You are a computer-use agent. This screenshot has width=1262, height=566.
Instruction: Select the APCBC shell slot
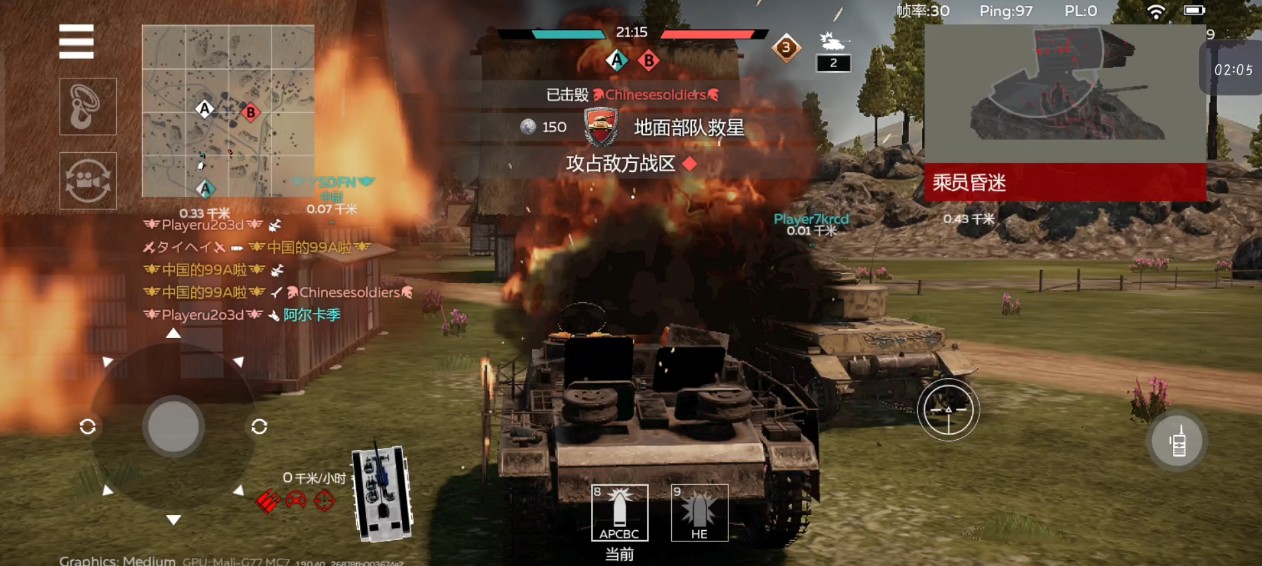(619, 514)
